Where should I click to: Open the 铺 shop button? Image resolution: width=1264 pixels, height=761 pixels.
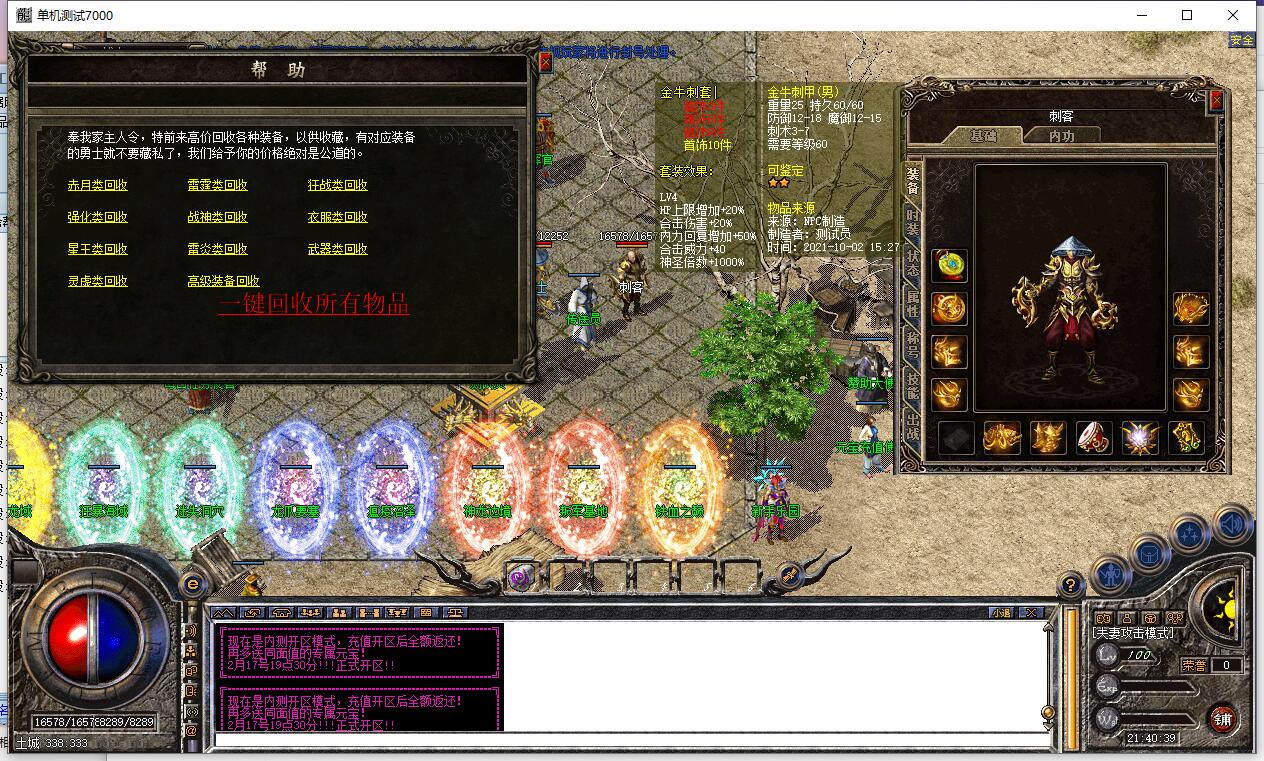point(1222,718)
